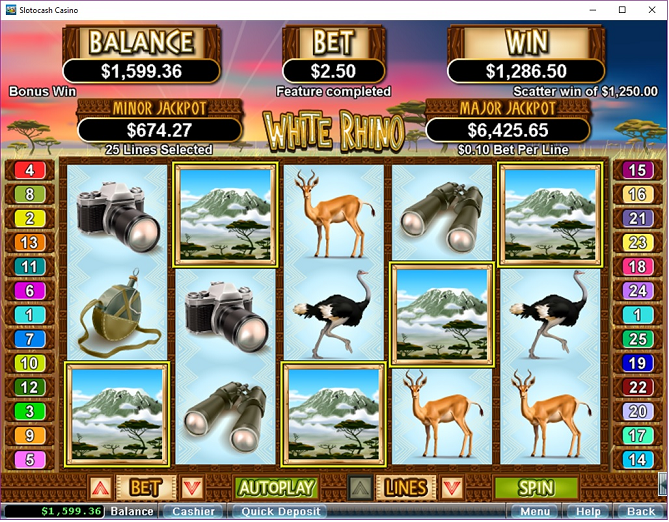Image resolution: width=669 pixels, height=522 pixels.
Task: Increase the bet with the up arrow
Action: (100, 488)
